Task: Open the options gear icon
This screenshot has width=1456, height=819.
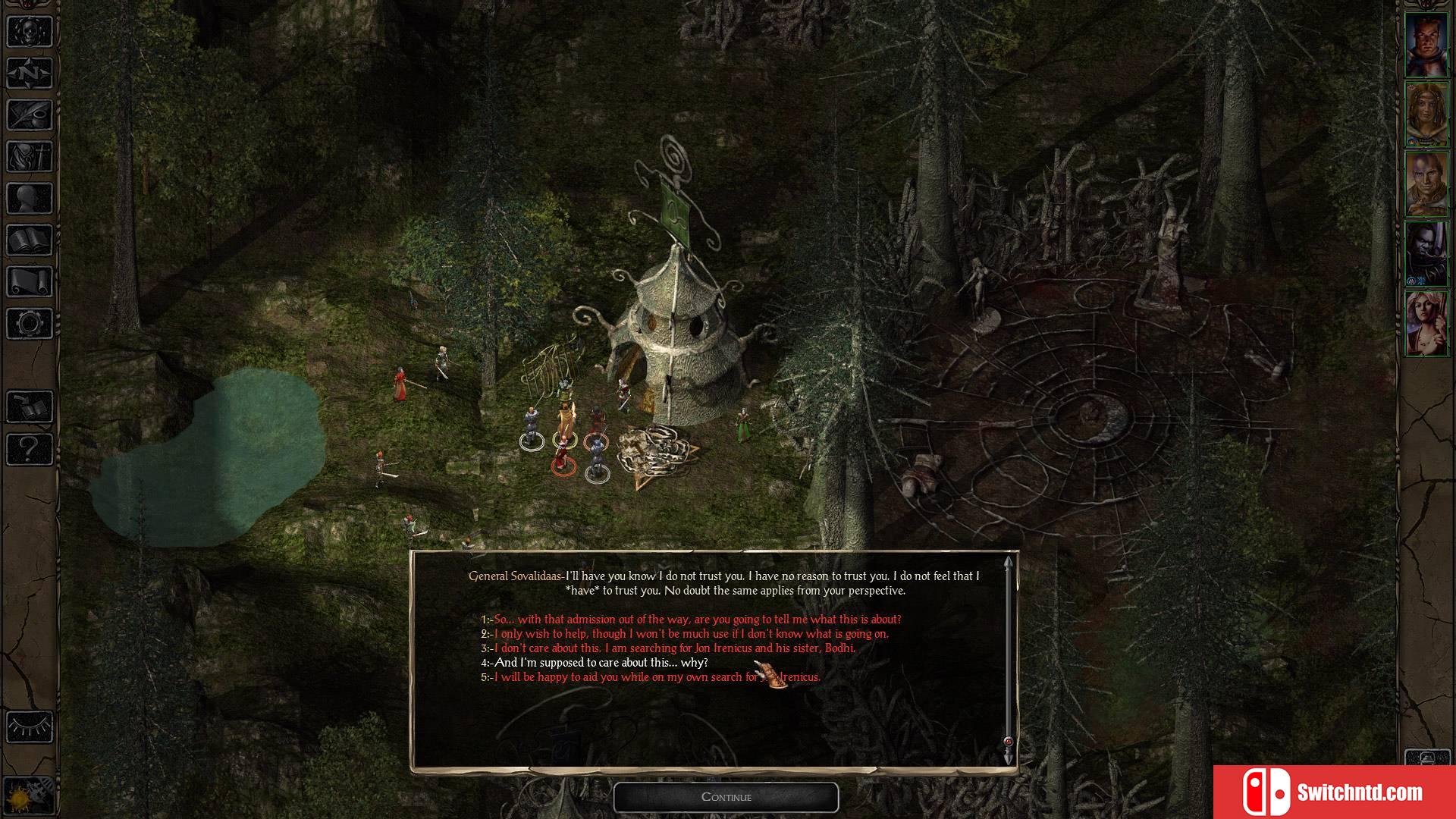Action: coord(30,324)
